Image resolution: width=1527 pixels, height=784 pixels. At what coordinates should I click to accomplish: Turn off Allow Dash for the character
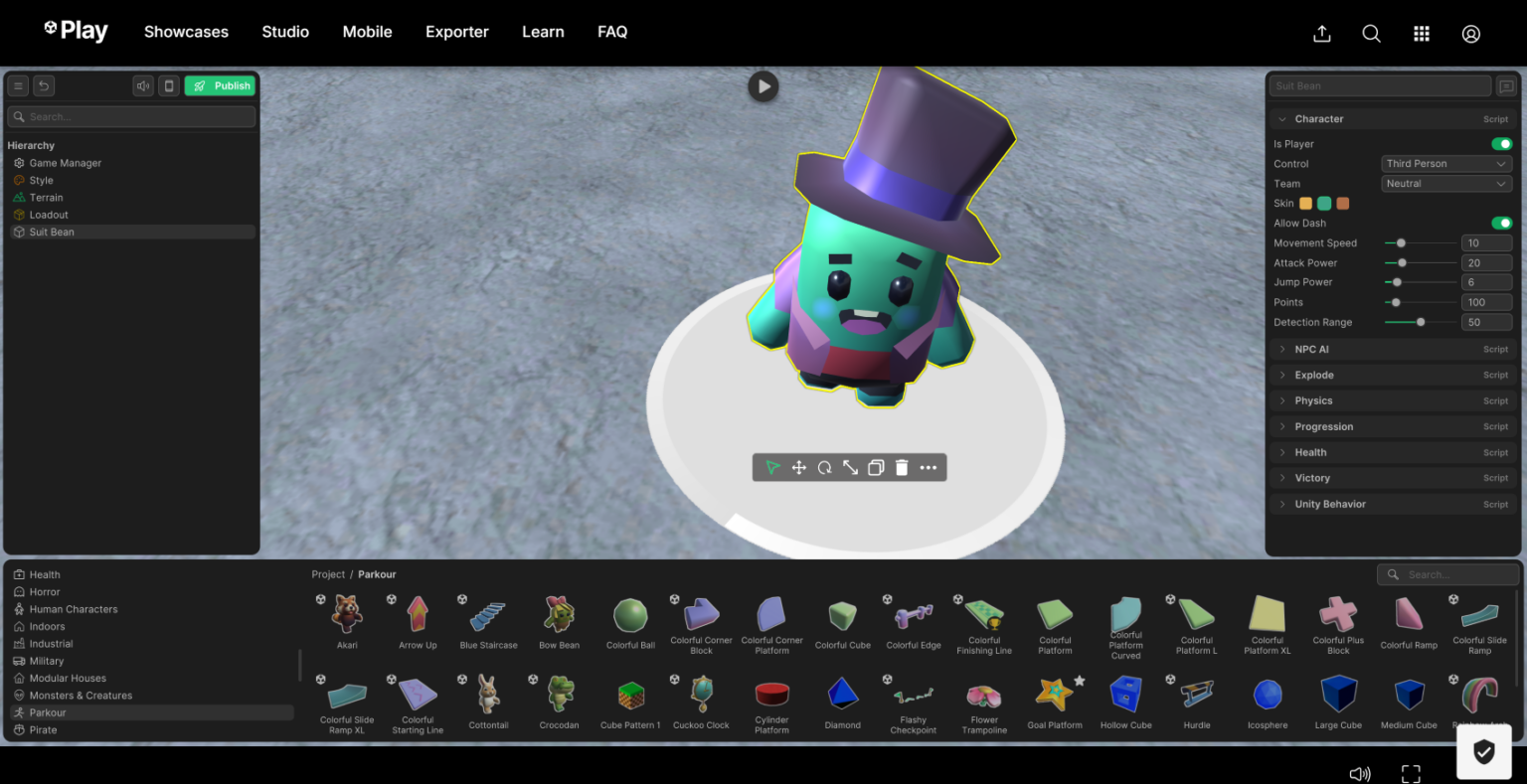tap(1501, 223)
